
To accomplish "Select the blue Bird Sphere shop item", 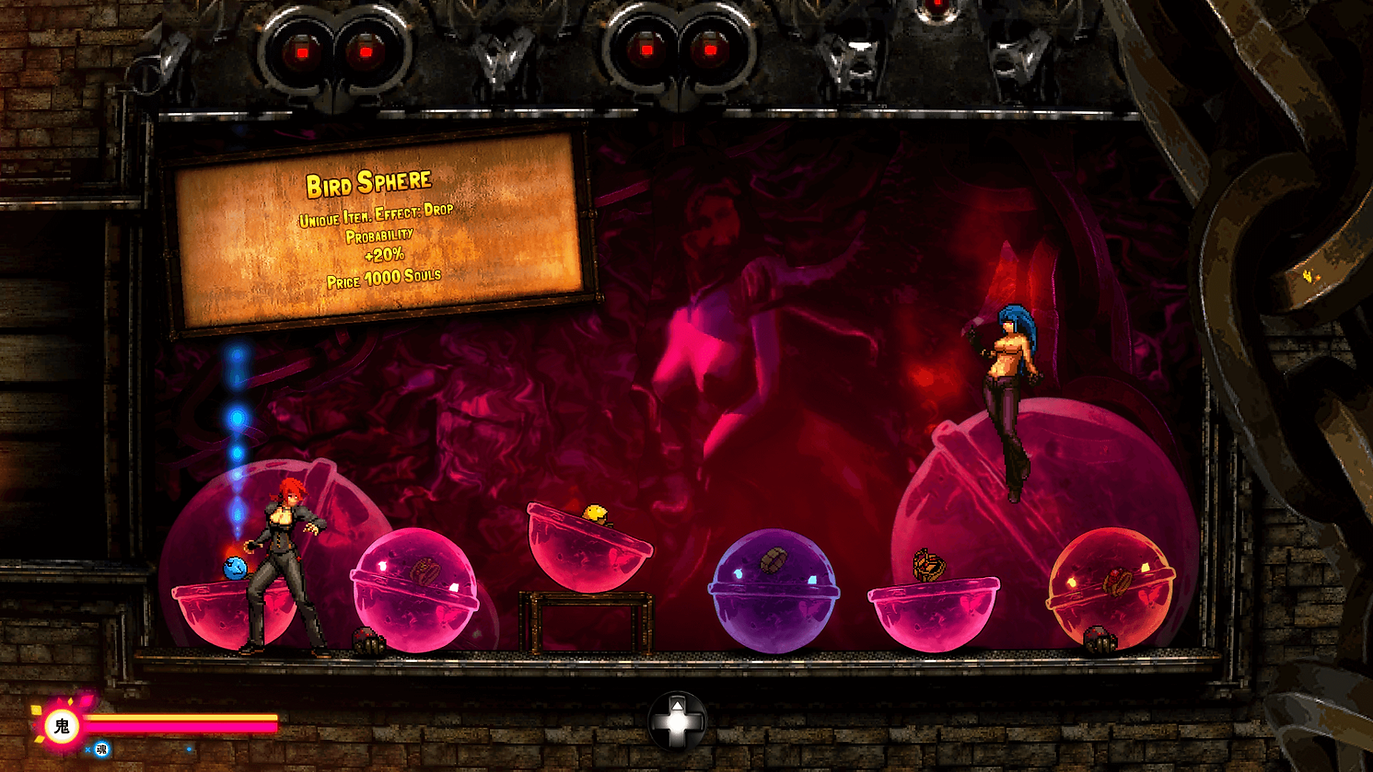I will (236, 569).
